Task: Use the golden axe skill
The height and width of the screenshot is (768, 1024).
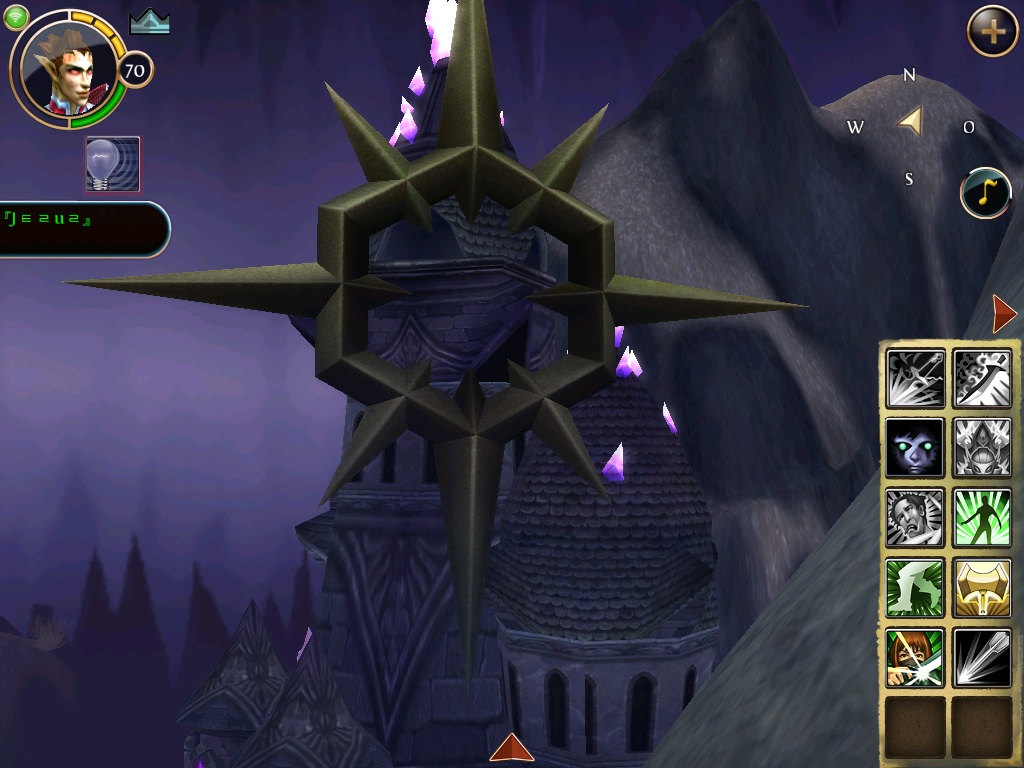Action: (982, 588)
